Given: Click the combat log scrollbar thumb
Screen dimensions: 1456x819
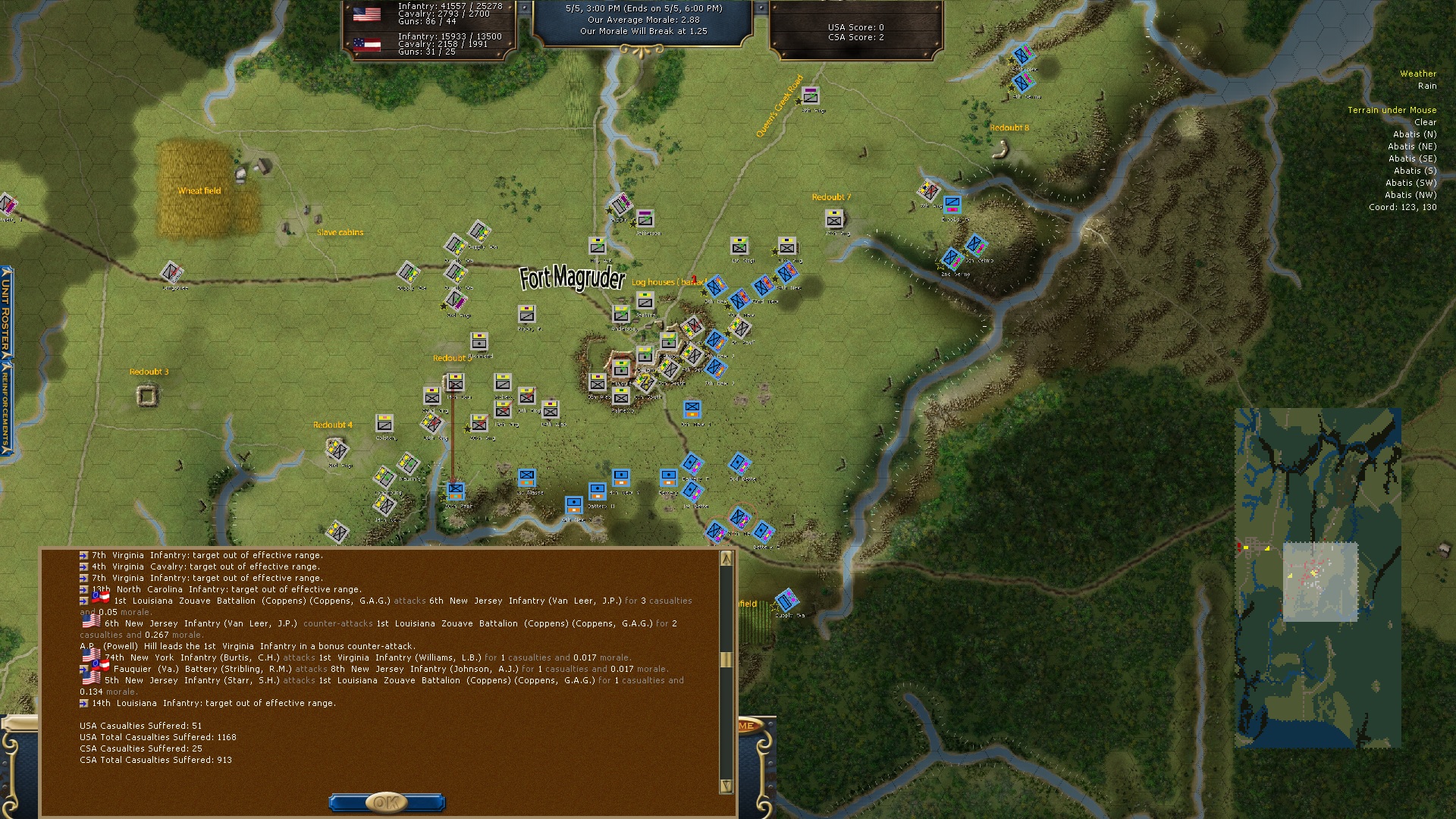Looking at the screenshot, I should (x=726, y=659).
